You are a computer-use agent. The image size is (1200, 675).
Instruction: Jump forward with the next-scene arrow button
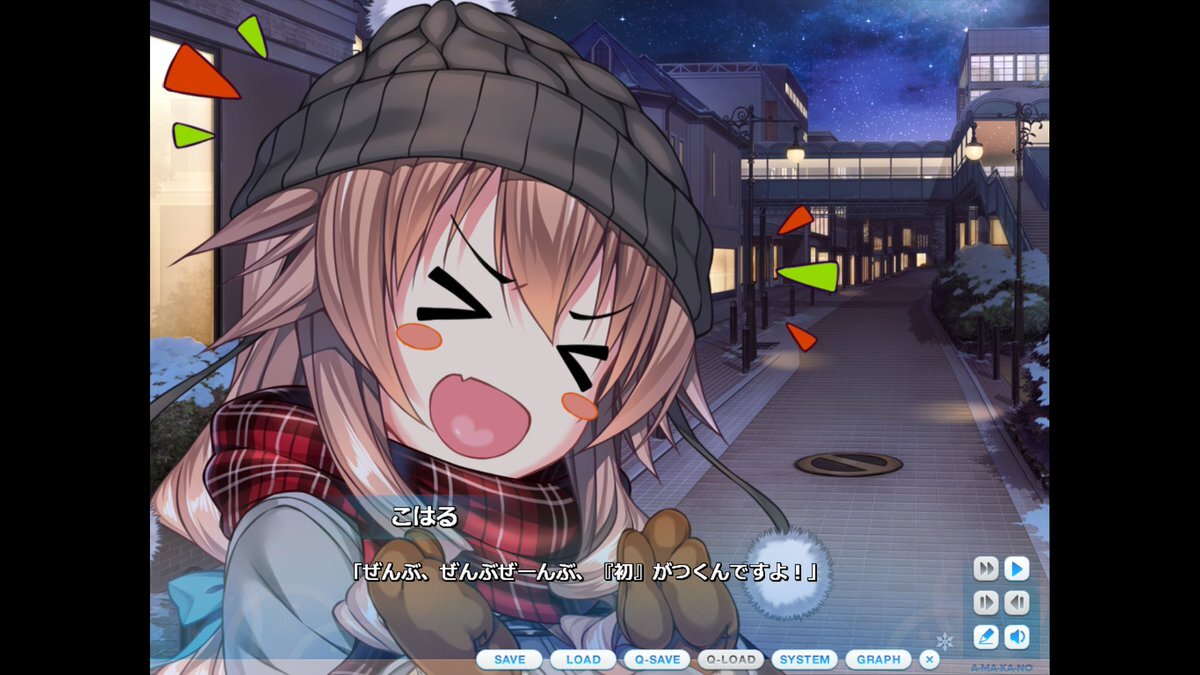986,603
